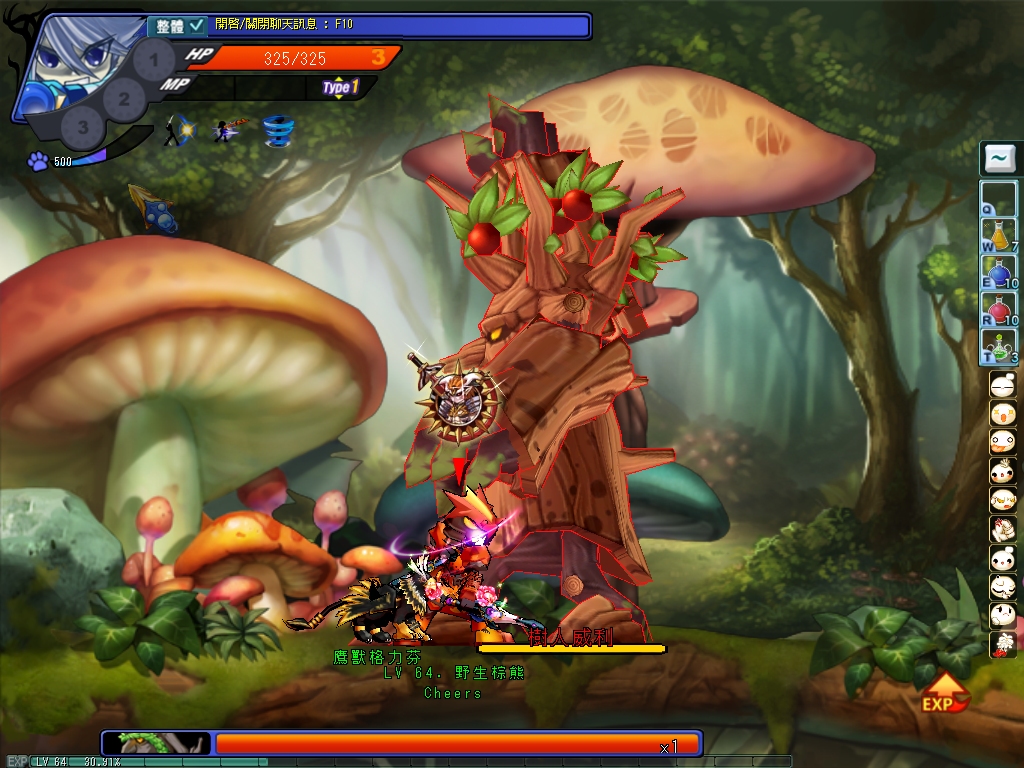Choose the red sword dash skill icon
The height and width of the screenshot is (768, 1024).
(229, 131)
